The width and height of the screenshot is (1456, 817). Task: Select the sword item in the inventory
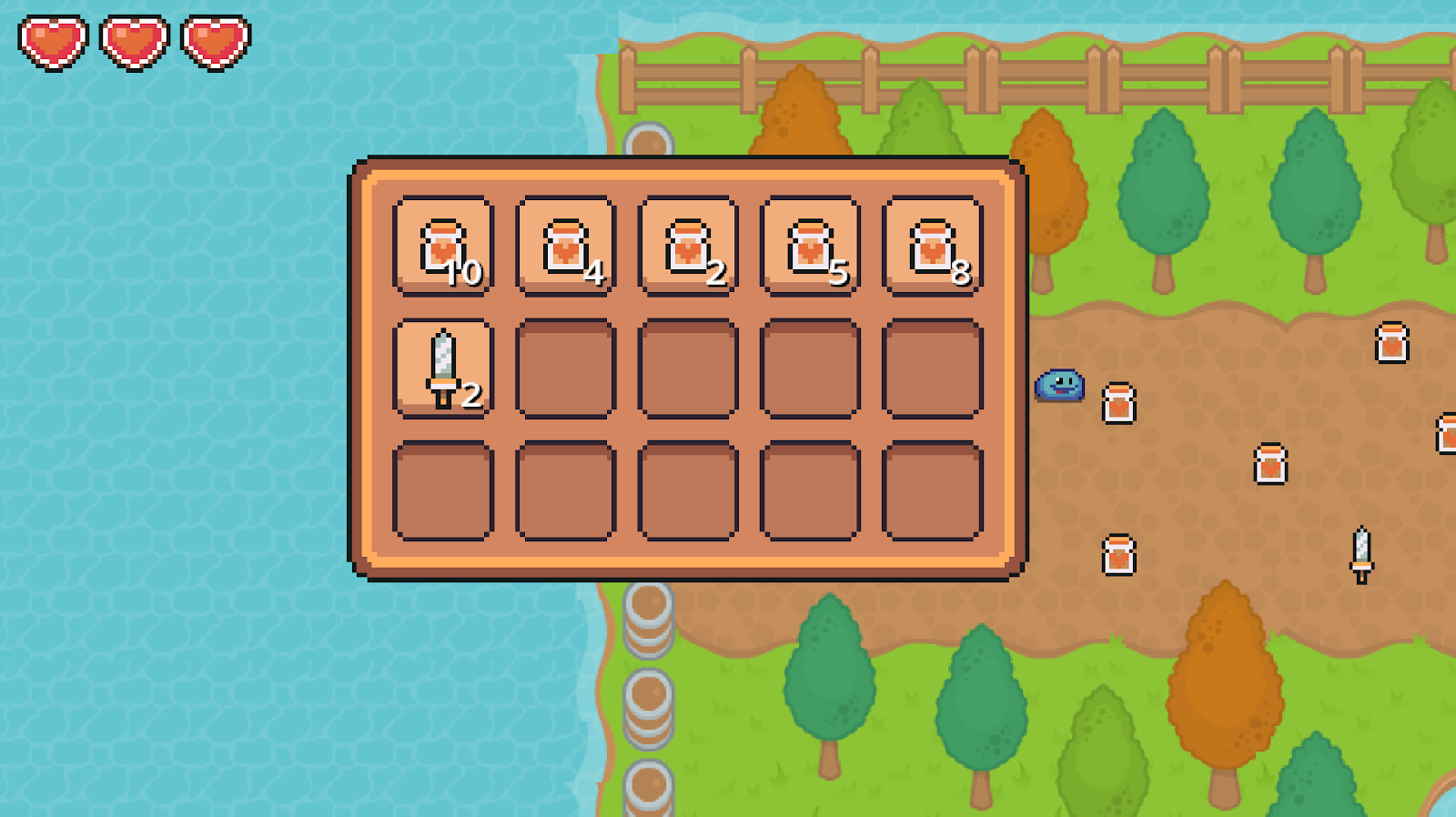click(x=443, y=364)
